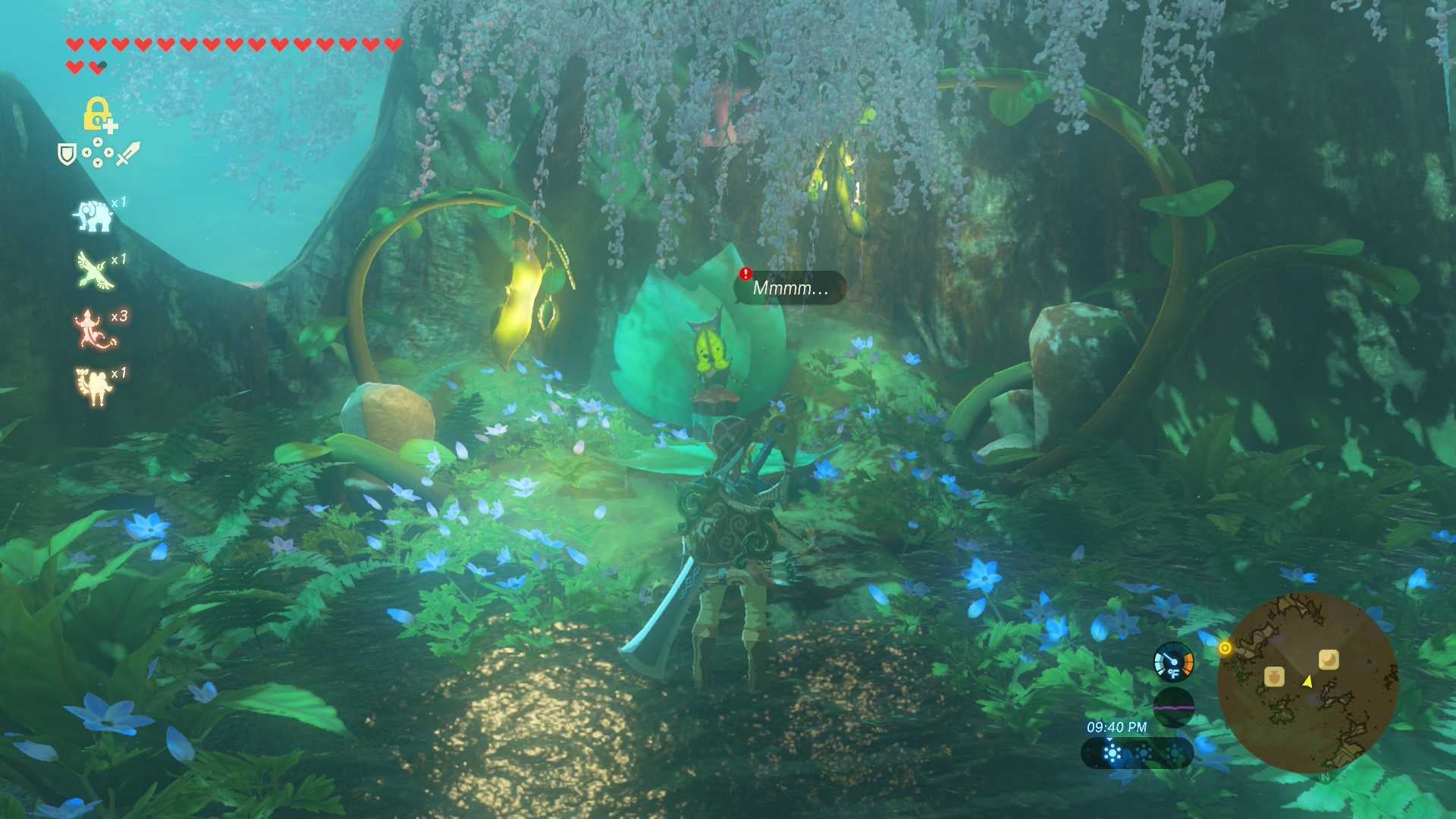The image size is (1456, 819).
Task: Click the small triangle above the weather forecast bar
Action: pyautogui.click(x=1109, y=739)
